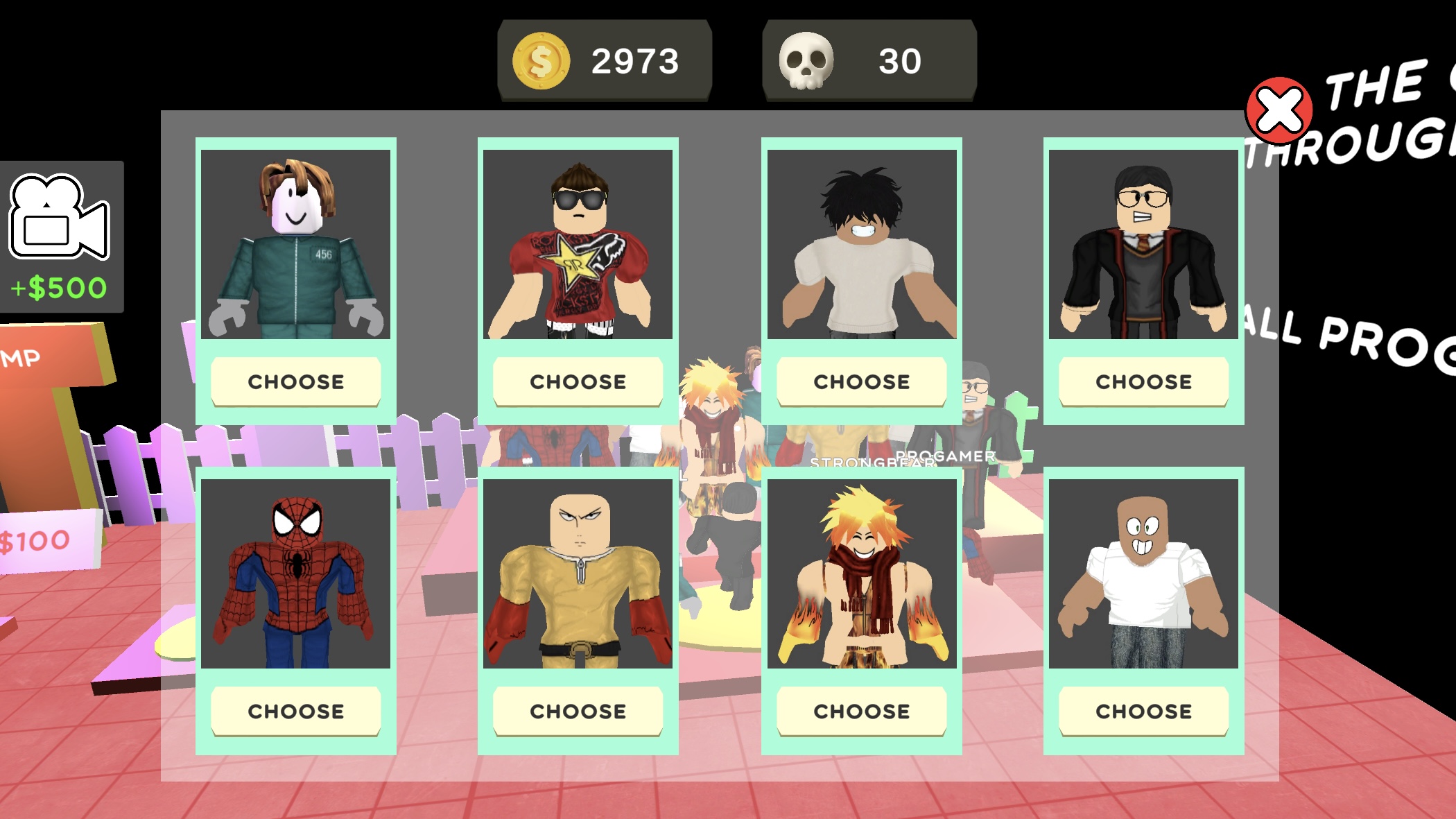This screenshot has width=1456, height=819.
Task: Choose the Spider-Man character
Action: coord(296,711)
